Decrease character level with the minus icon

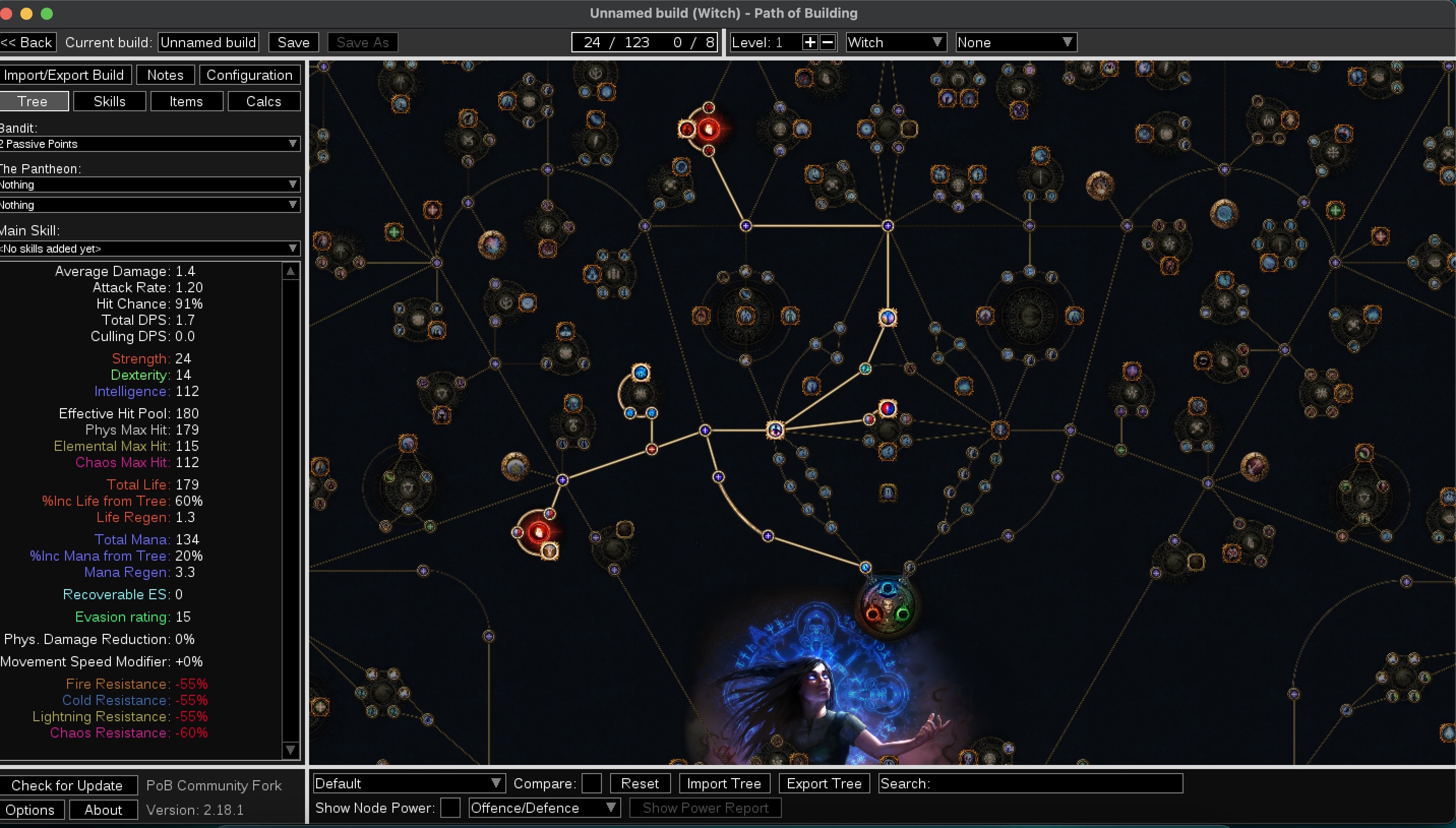[x=827, y=42]
